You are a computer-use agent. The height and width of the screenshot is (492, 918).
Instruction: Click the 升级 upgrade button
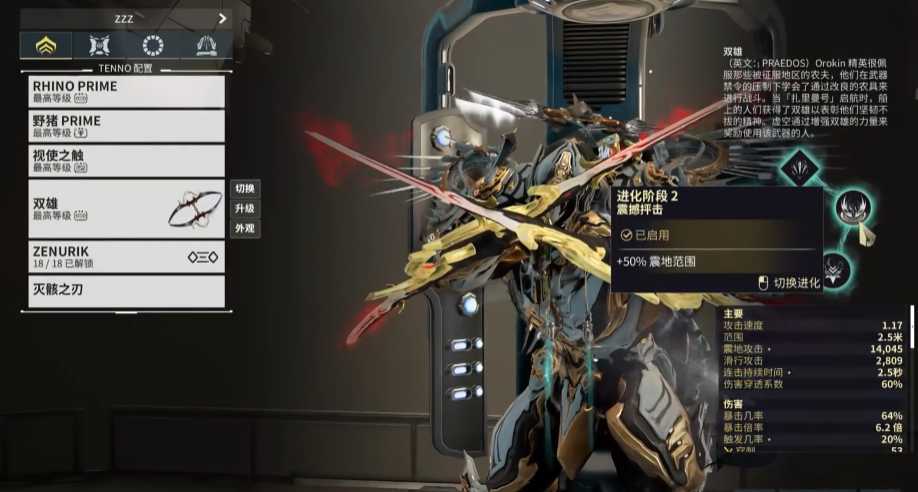tap(245, 208)
